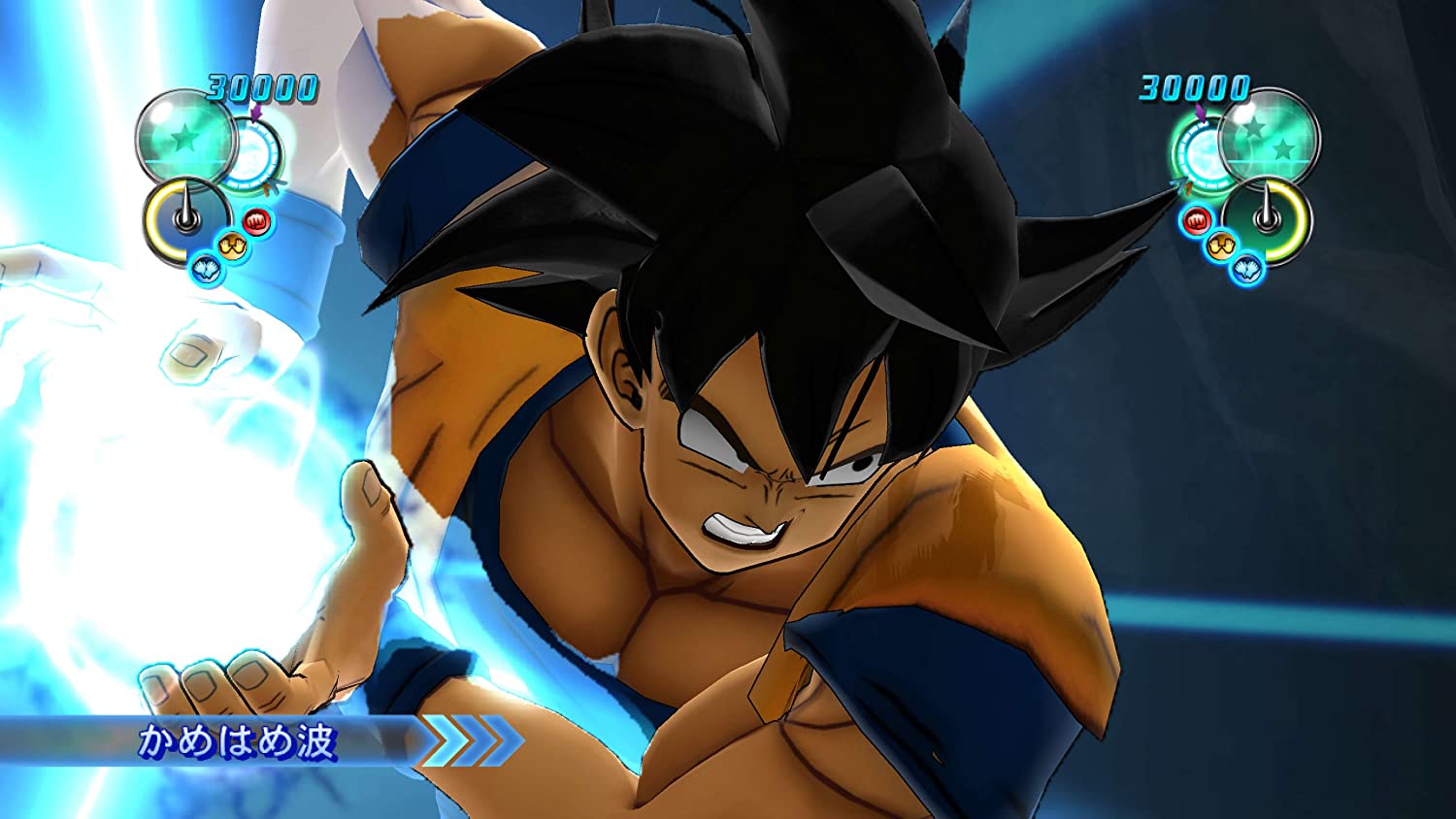Click player one's 30000 health counter
The image size is (1456, 819).
tap(260, 88)
